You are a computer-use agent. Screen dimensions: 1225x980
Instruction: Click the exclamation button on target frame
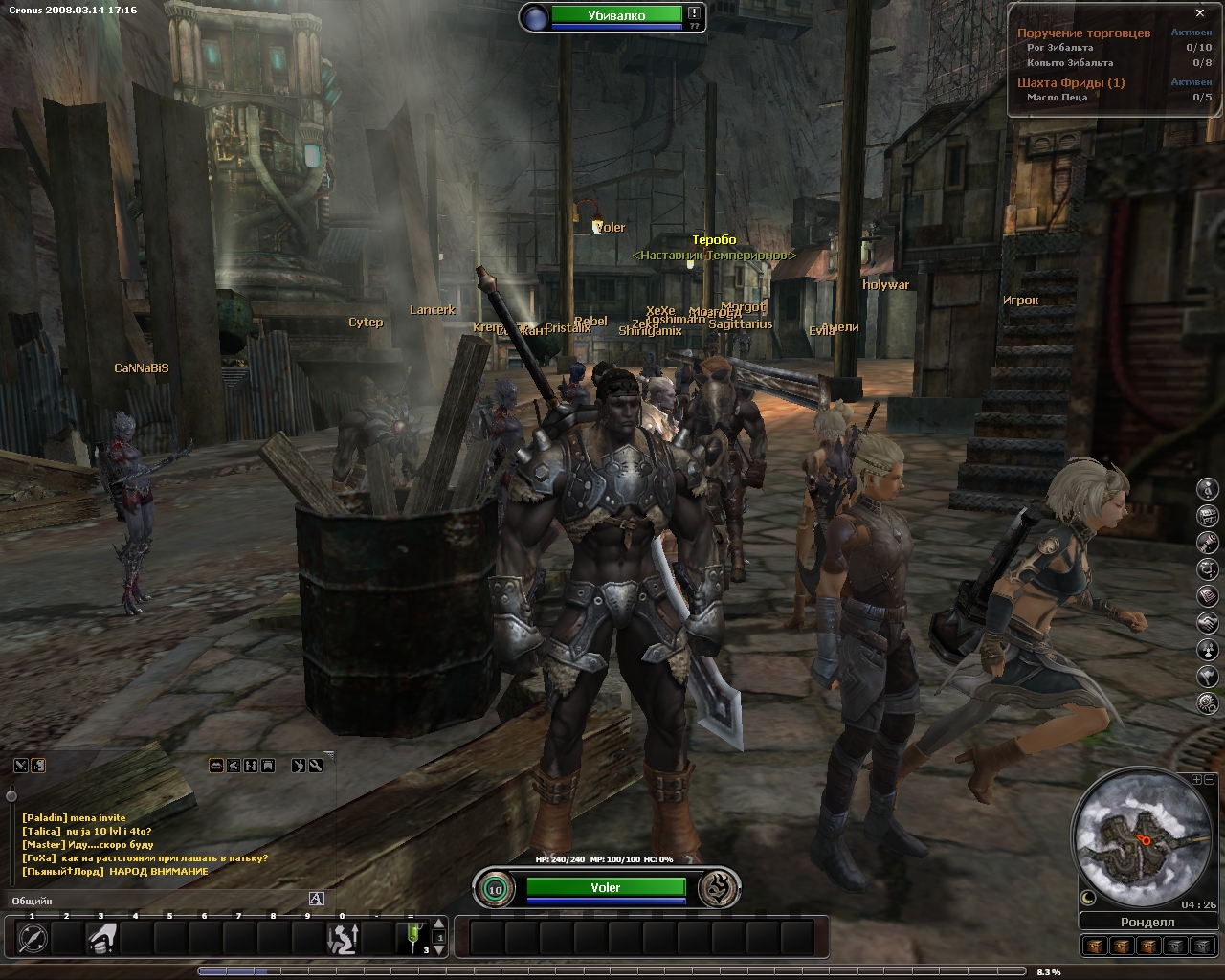point(694,13)
